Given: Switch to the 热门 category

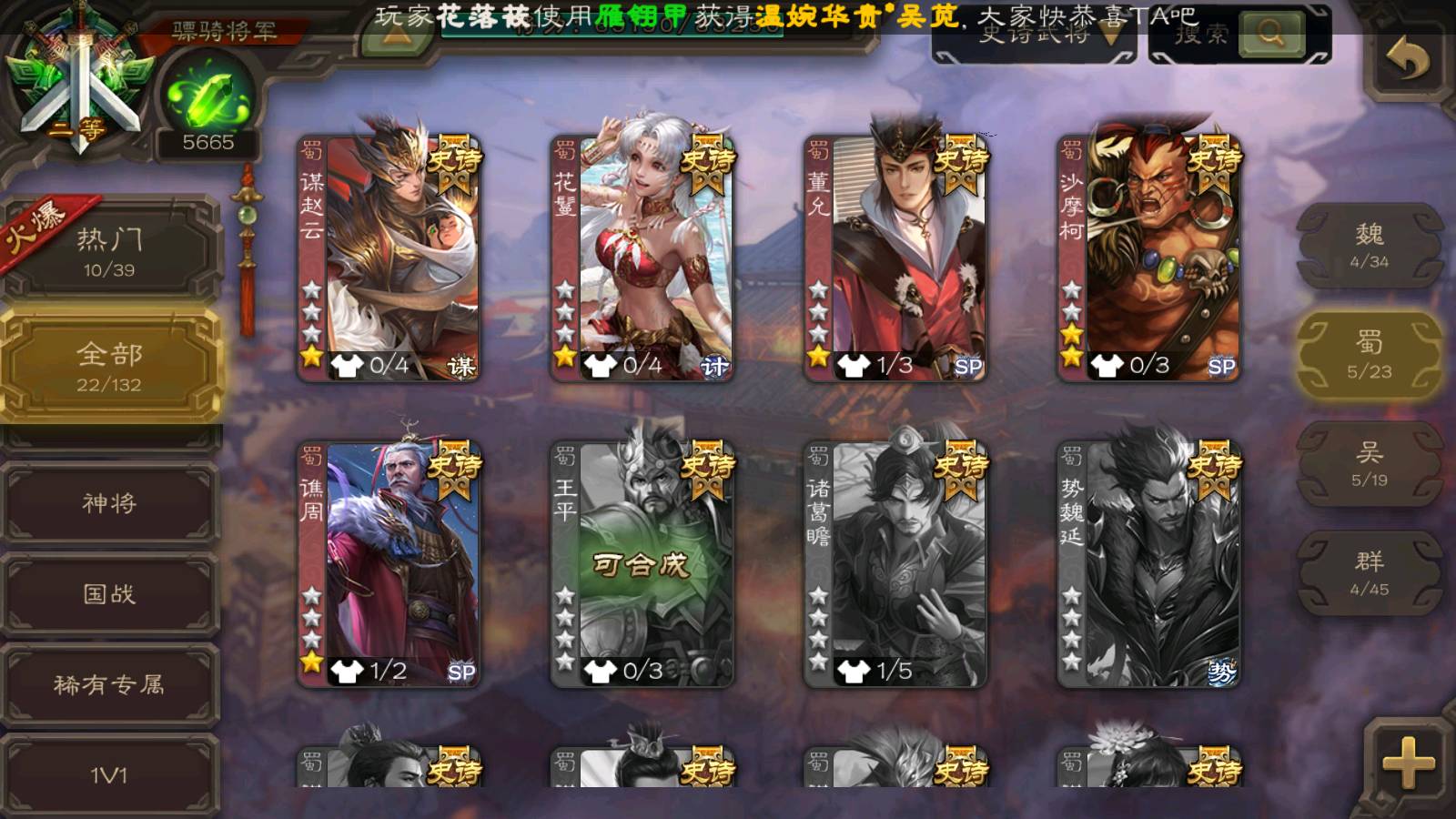Looking at the screenshot, I should pyautogui.click(x=109, y=251).
